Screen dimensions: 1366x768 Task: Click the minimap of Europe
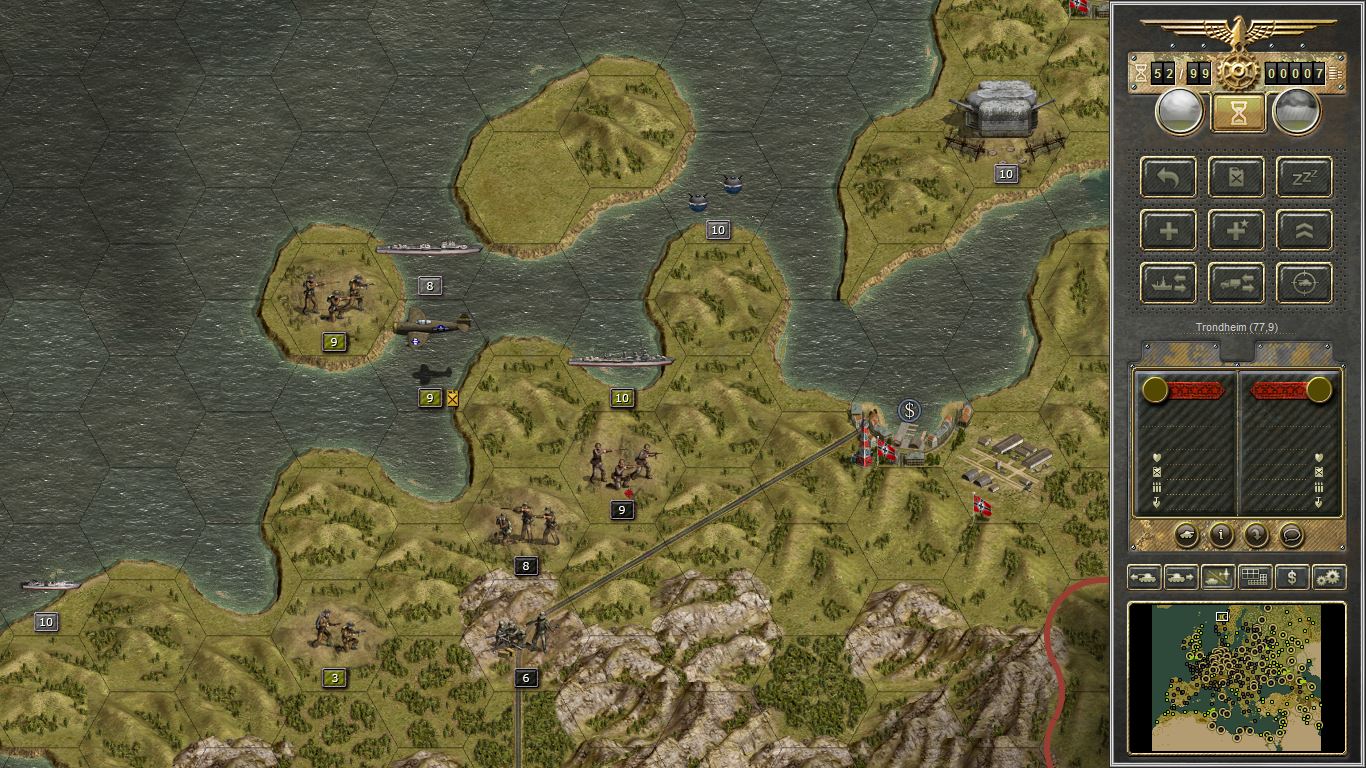1237,675
